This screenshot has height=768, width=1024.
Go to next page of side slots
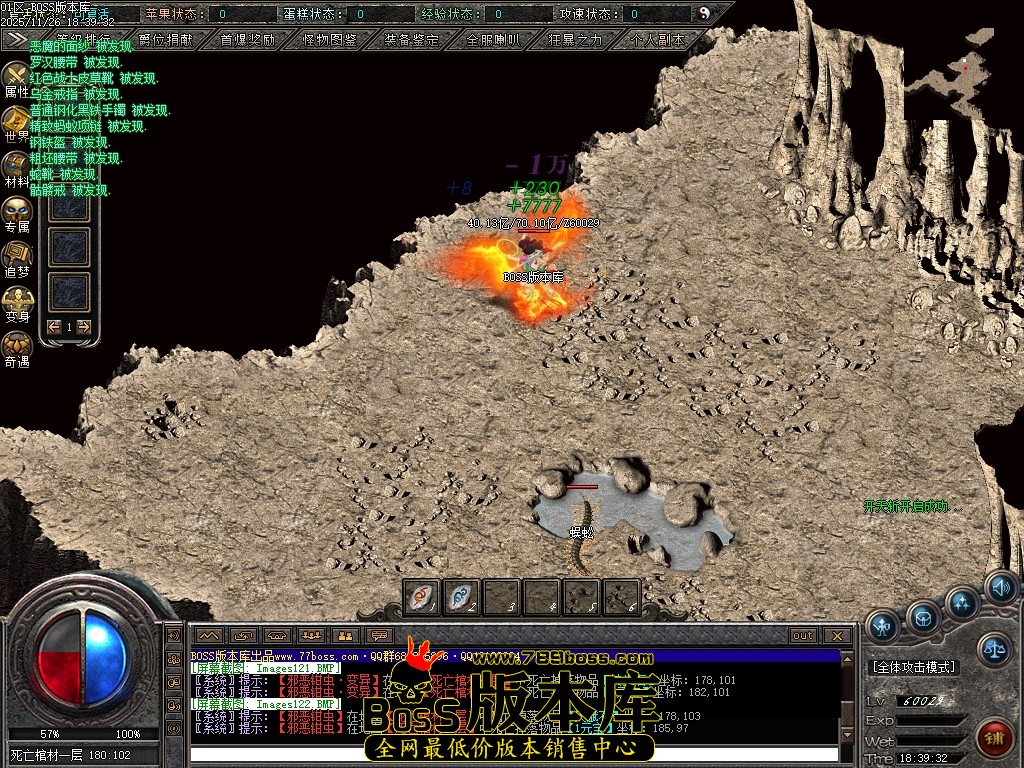tap(84, 327)
